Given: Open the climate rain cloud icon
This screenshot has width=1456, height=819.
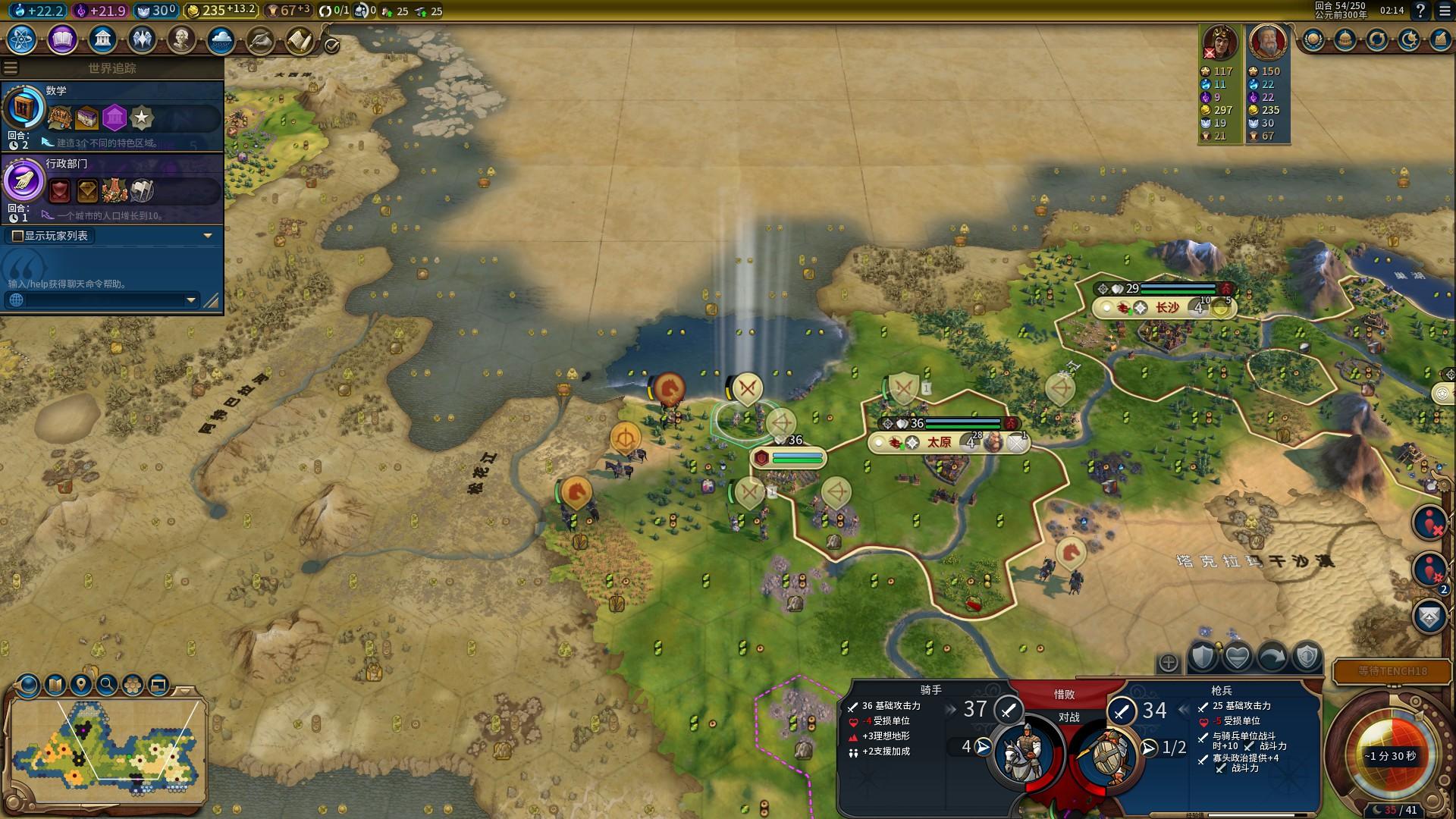Looking at the screenshot, I should coord(221,39).
